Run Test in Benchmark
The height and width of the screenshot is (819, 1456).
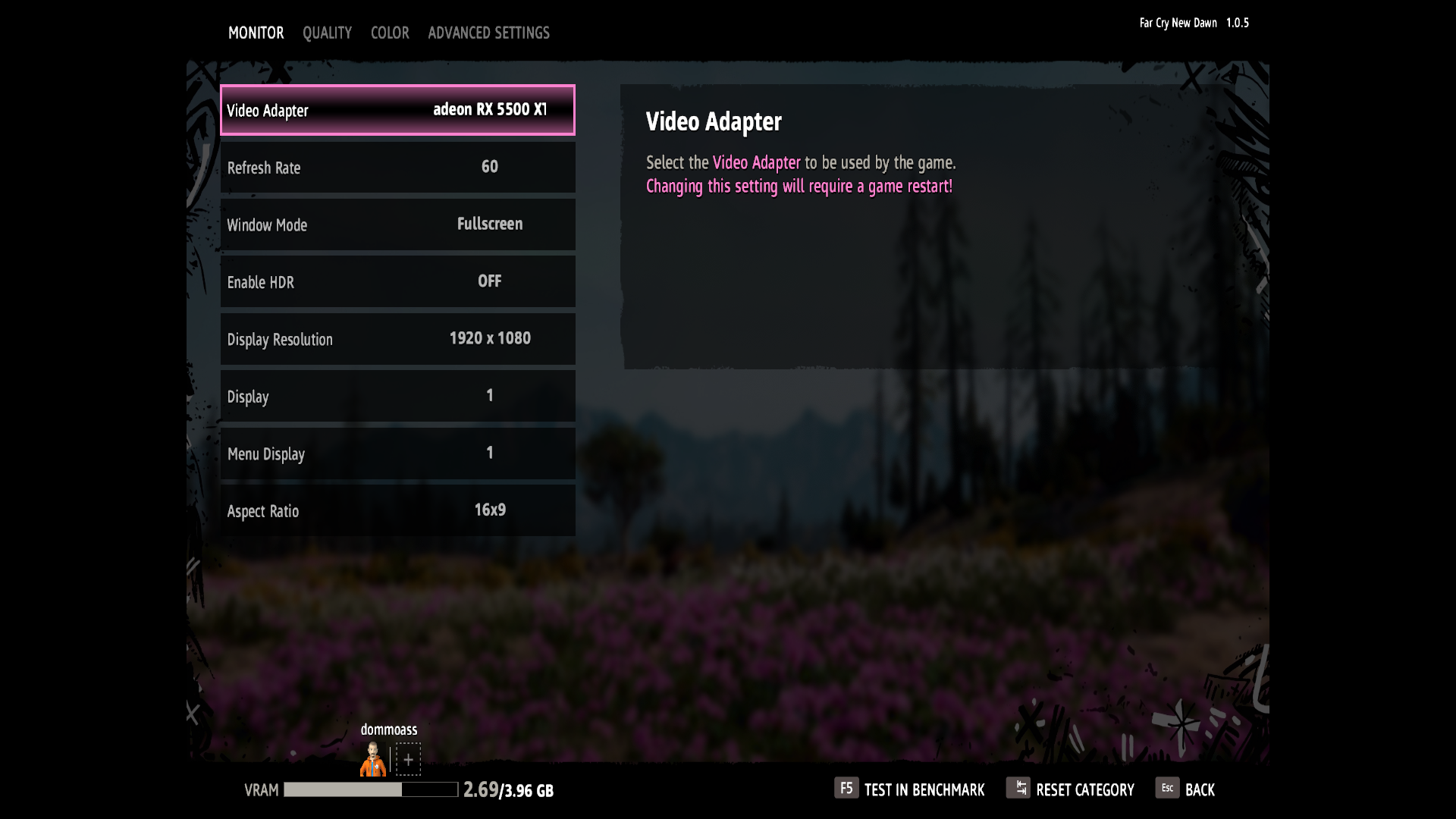click(909, 789)
